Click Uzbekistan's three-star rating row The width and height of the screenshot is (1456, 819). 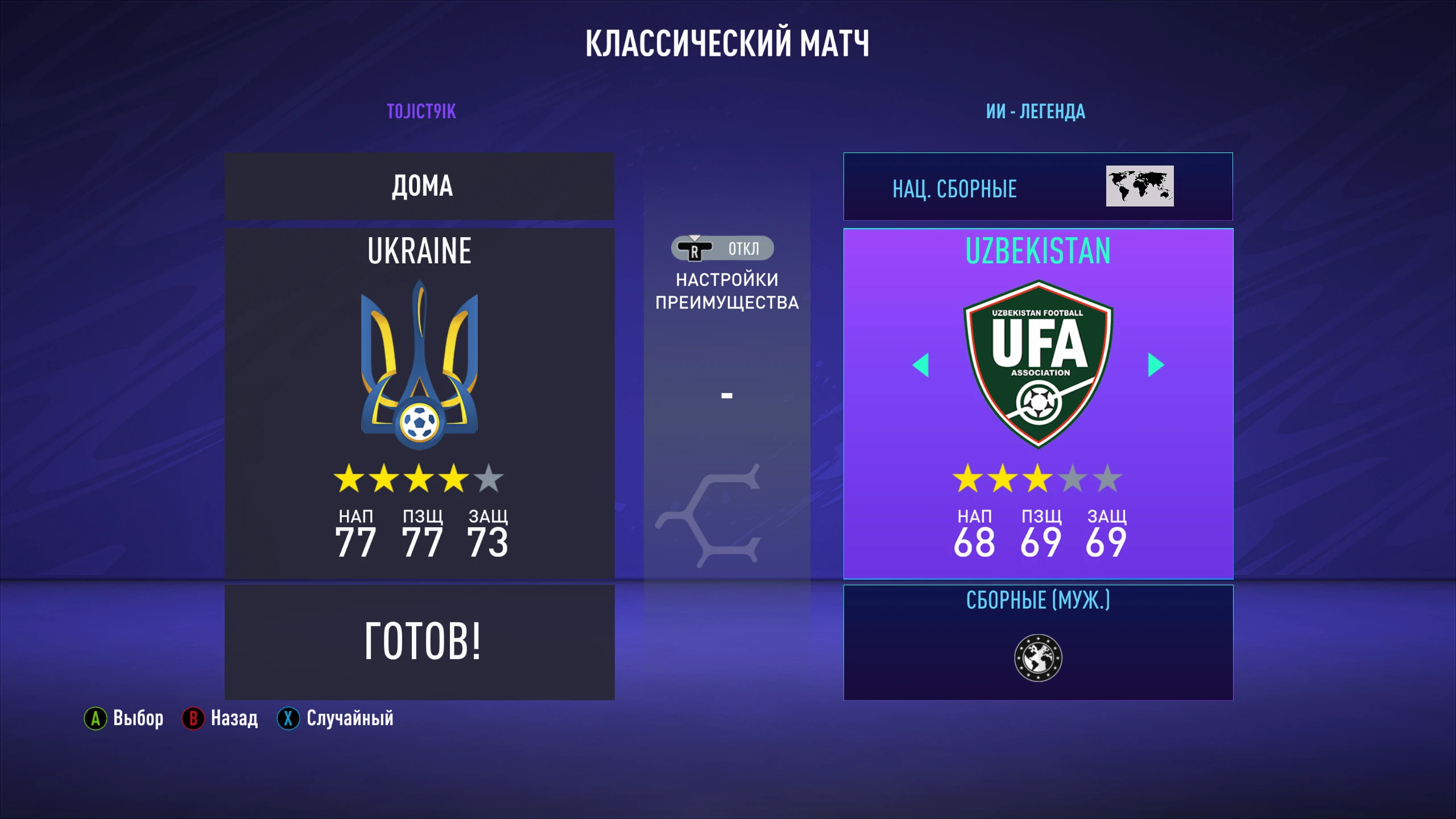coord(1037,479)
